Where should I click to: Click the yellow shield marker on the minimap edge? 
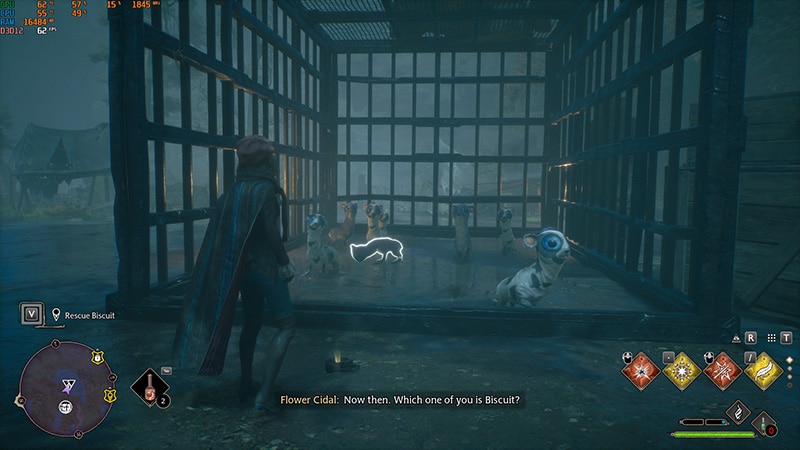97,357
